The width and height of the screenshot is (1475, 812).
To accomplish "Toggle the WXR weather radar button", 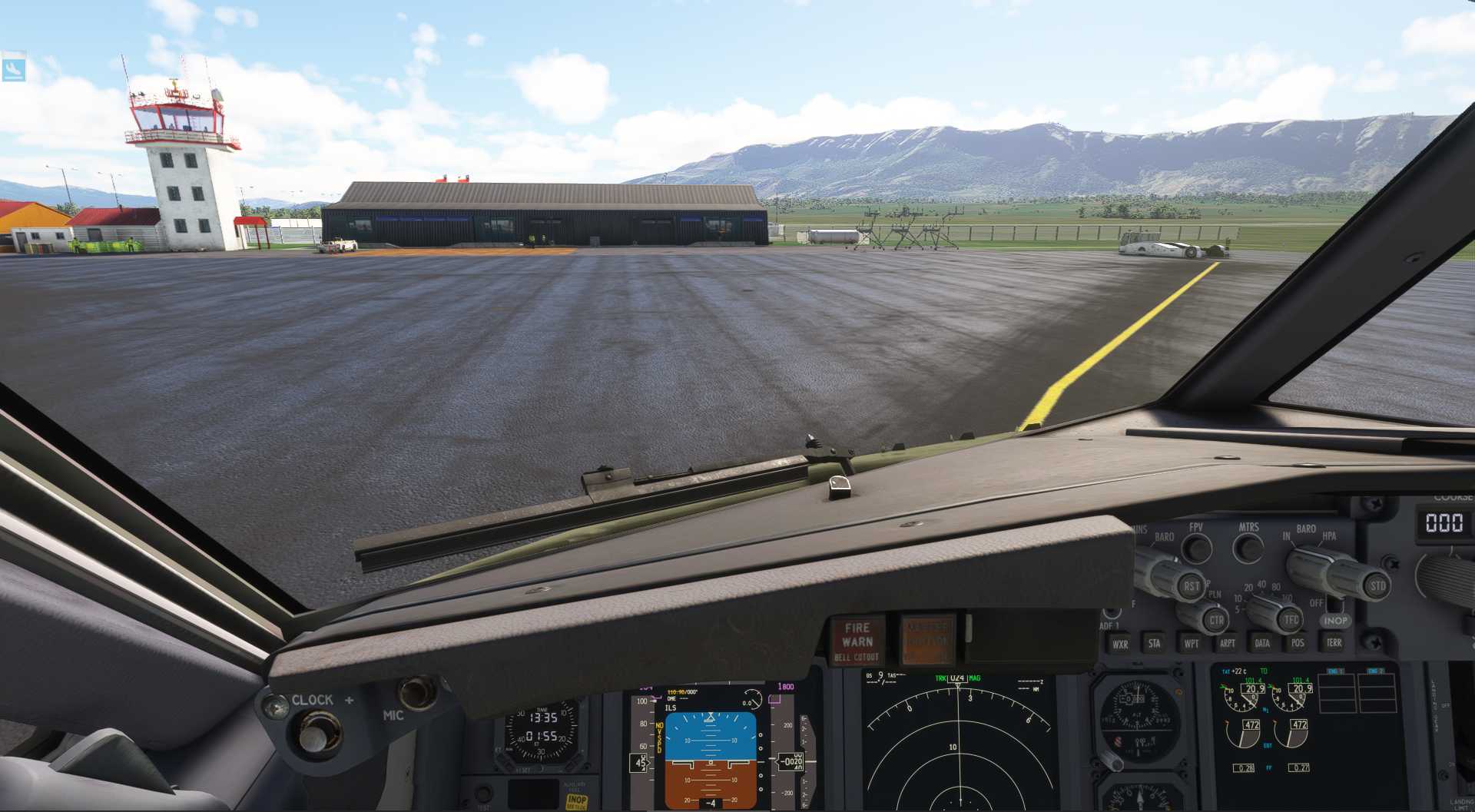I will coord(1120,644).
